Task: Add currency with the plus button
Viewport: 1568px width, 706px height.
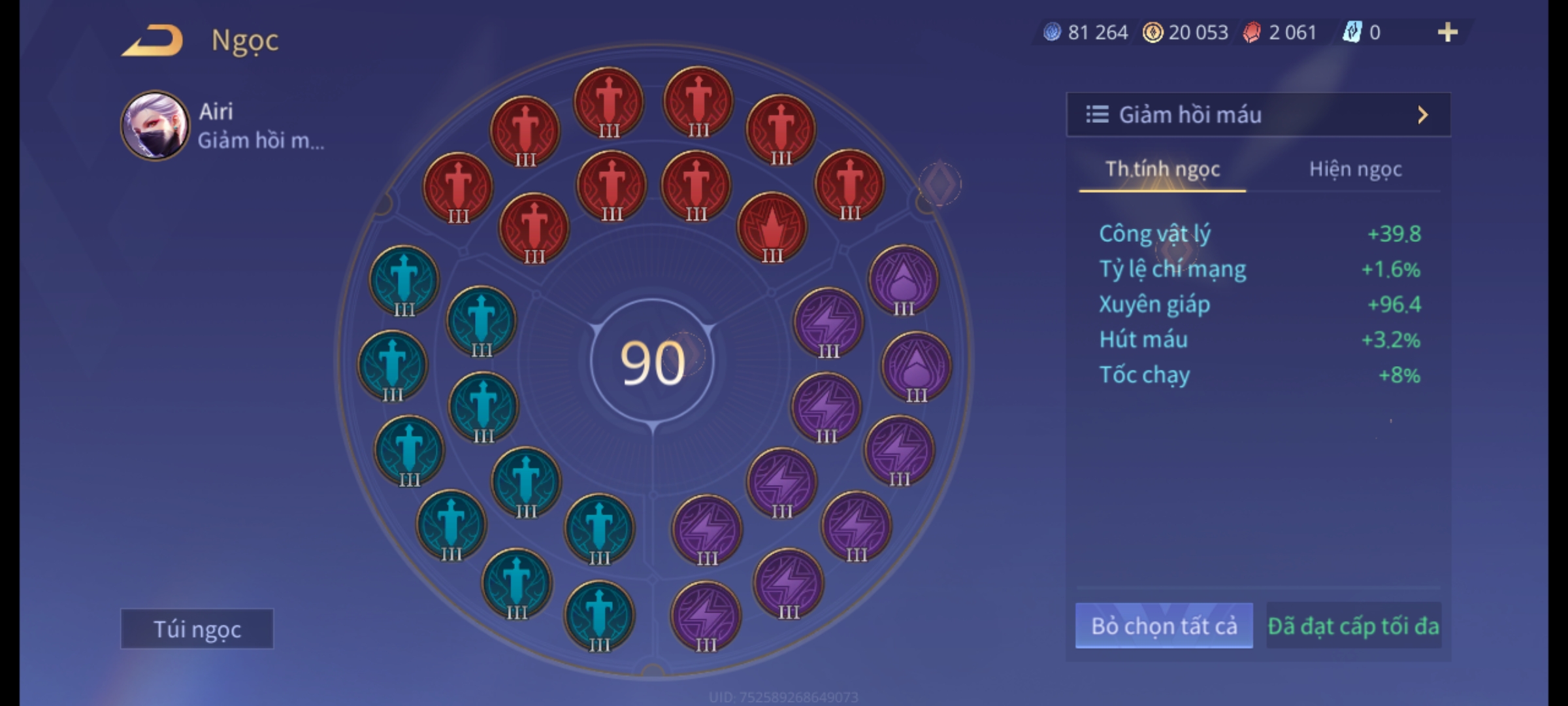Action: click(1447, 32)
